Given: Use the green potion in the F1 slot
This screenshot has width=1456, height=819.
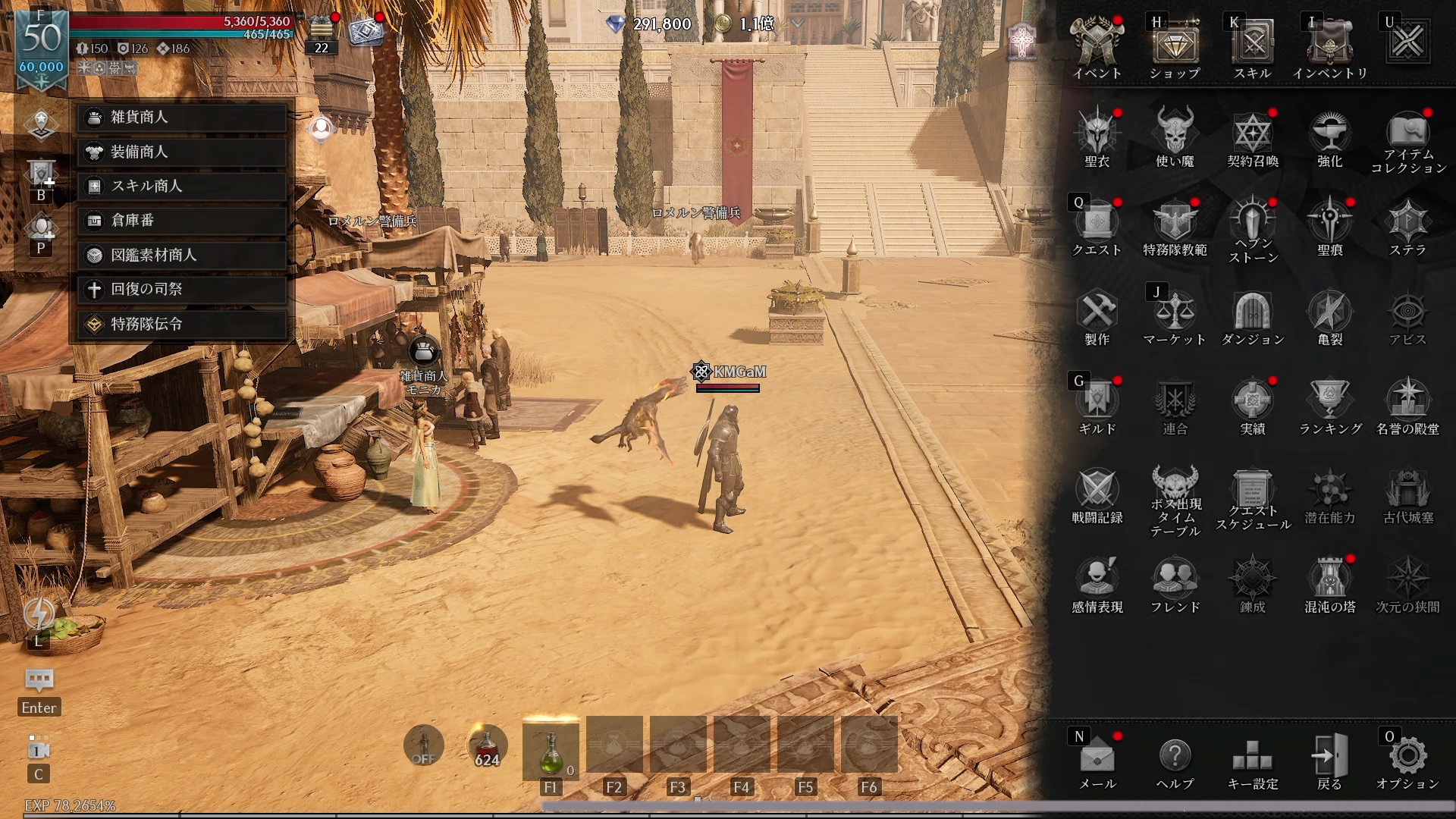Looking at the screenshot, I should (551, 751).
